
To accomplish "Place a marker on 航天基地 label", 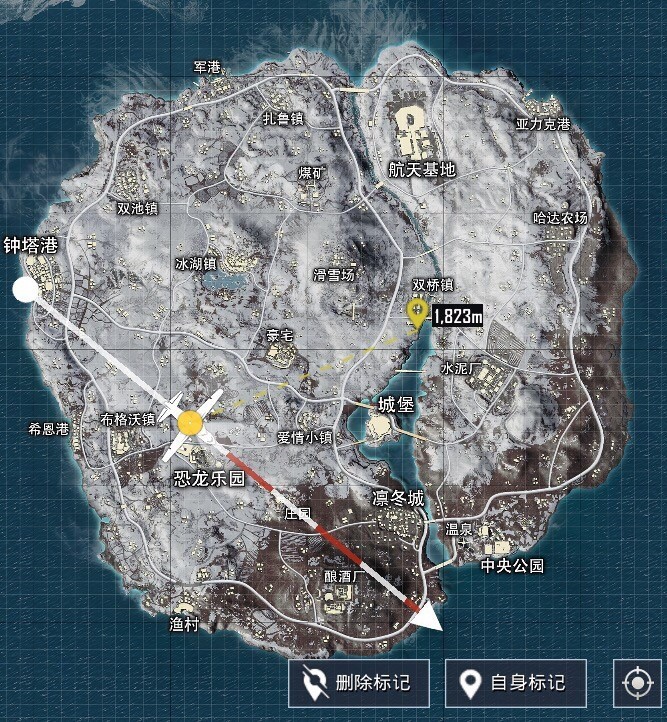I will point(422,170).
